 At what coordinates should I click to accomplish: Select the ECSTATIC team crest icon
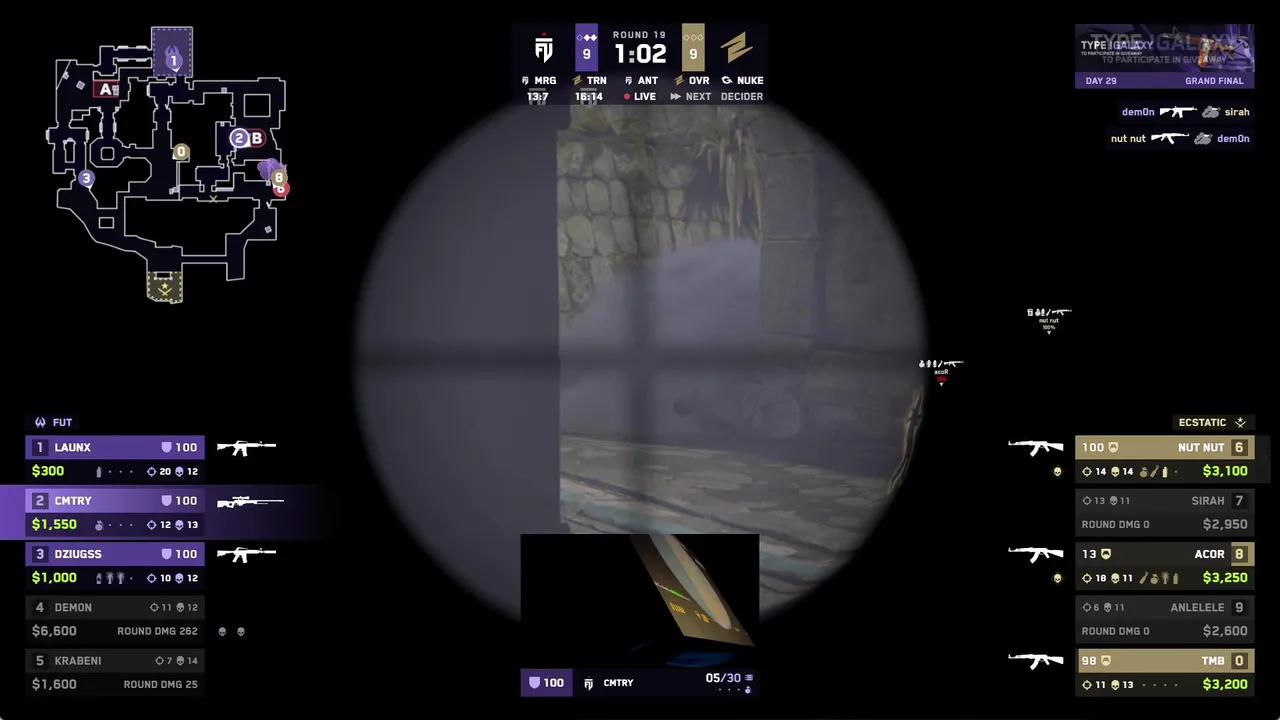[1240, 422]
